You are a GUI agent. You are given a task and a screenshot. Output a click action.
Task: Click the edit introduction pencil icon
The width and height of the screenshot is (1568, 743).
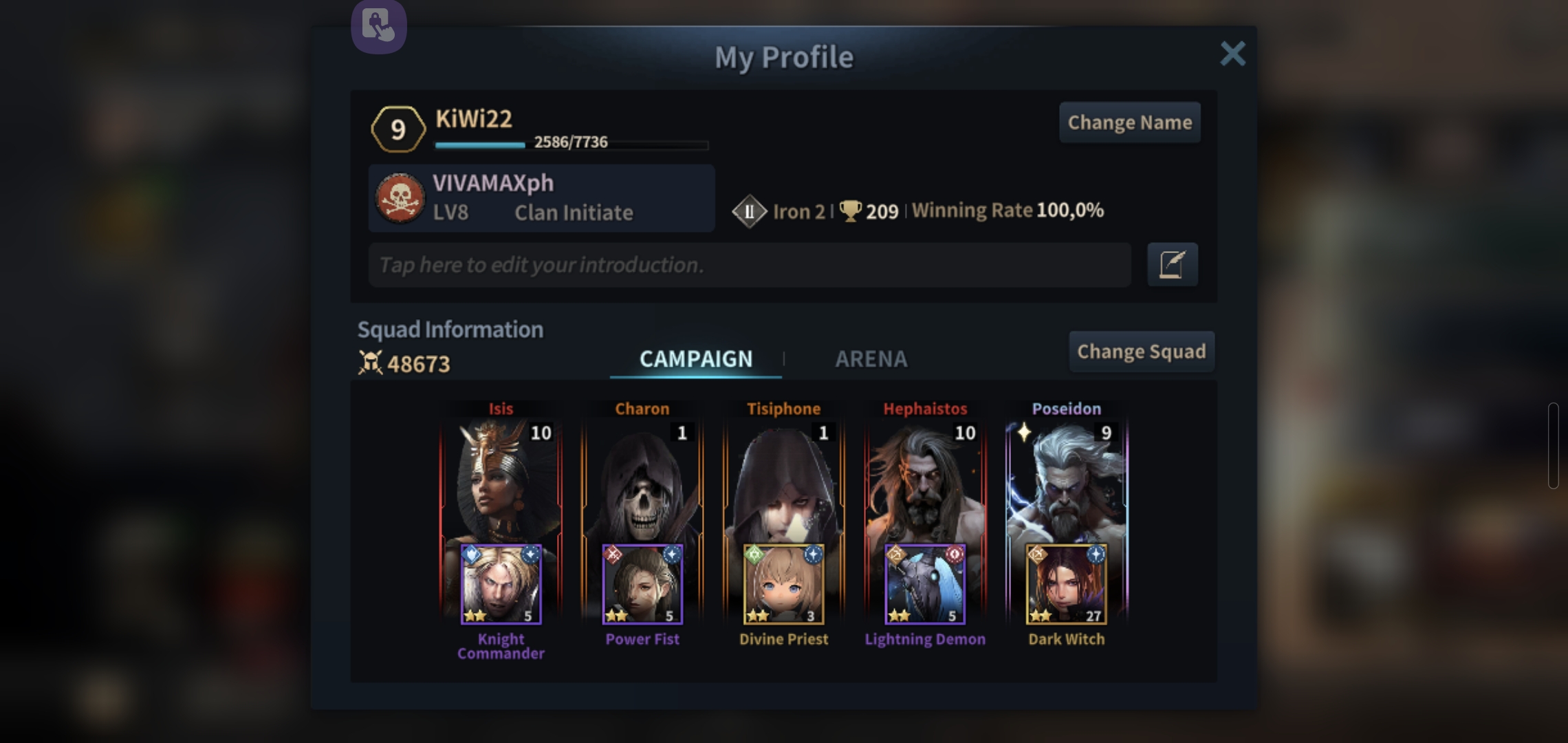(x=1172, y=265)
